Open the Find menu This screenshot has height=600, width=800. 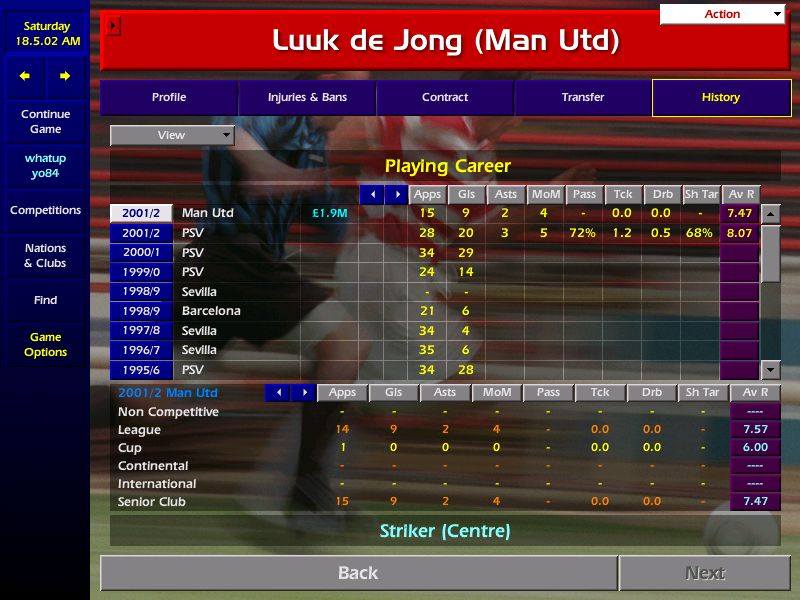pyautogui.click(x=45, y=300)
